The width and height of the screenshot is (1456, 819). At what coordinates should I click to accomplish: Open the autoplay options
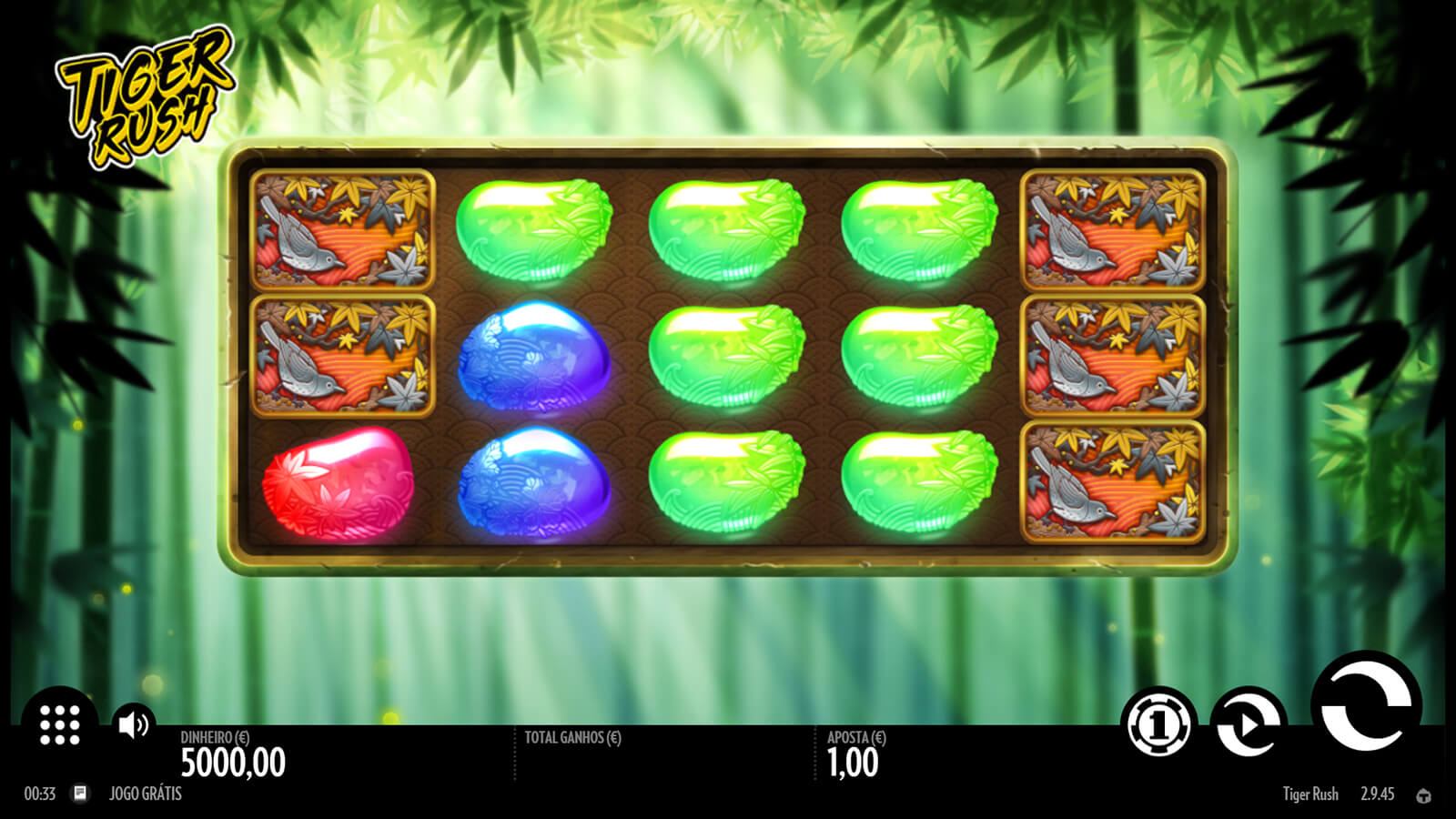point(1249,723)
